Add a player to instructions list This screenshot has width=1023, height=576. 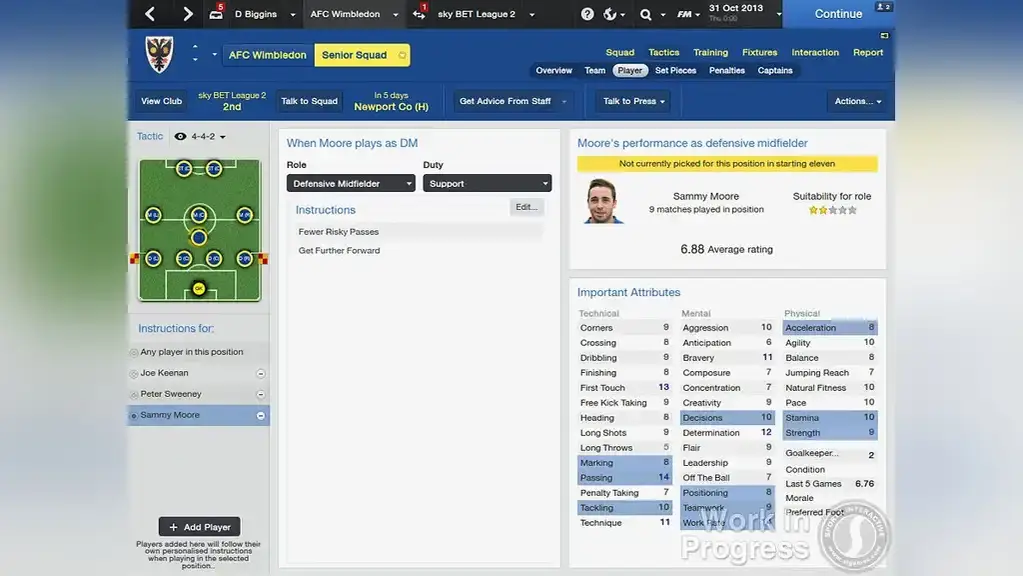point(200,527)
